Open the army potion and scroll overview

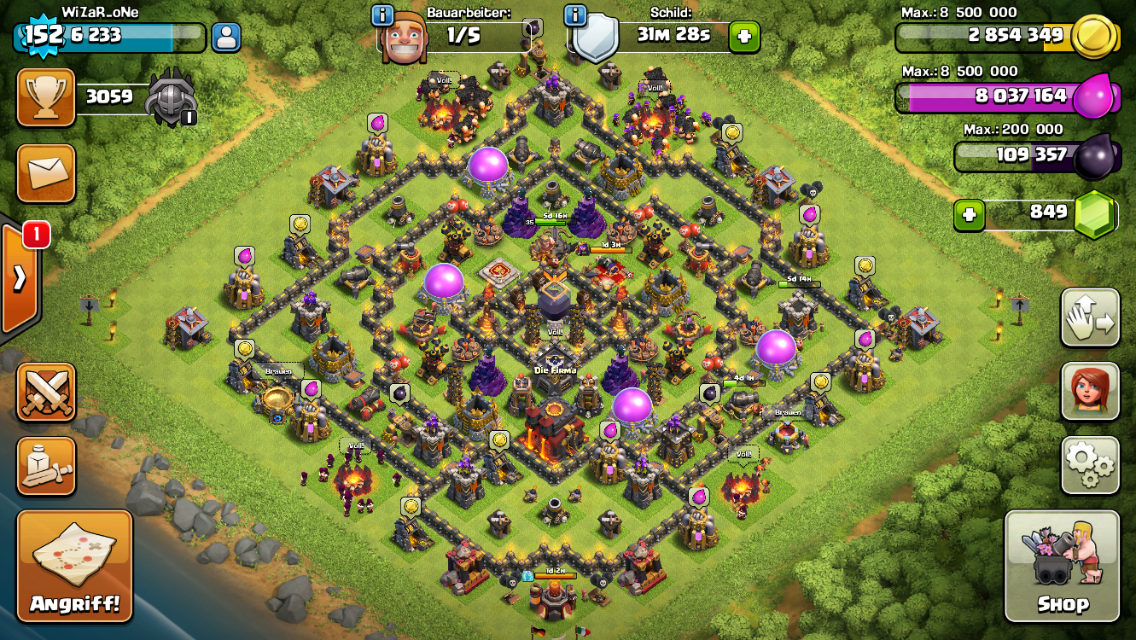(46, 465)
